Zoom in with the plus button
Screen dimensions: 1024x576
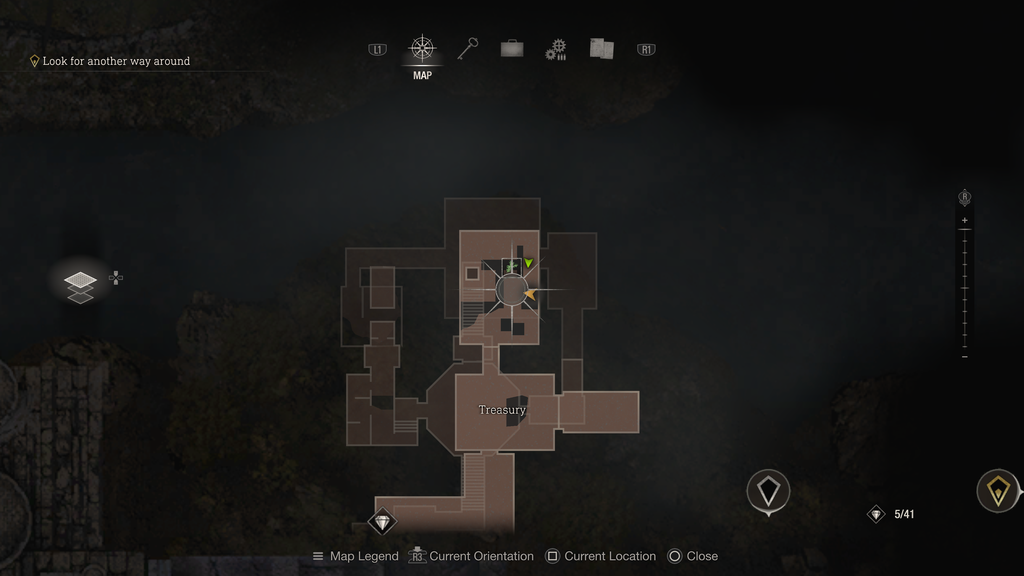964,220
